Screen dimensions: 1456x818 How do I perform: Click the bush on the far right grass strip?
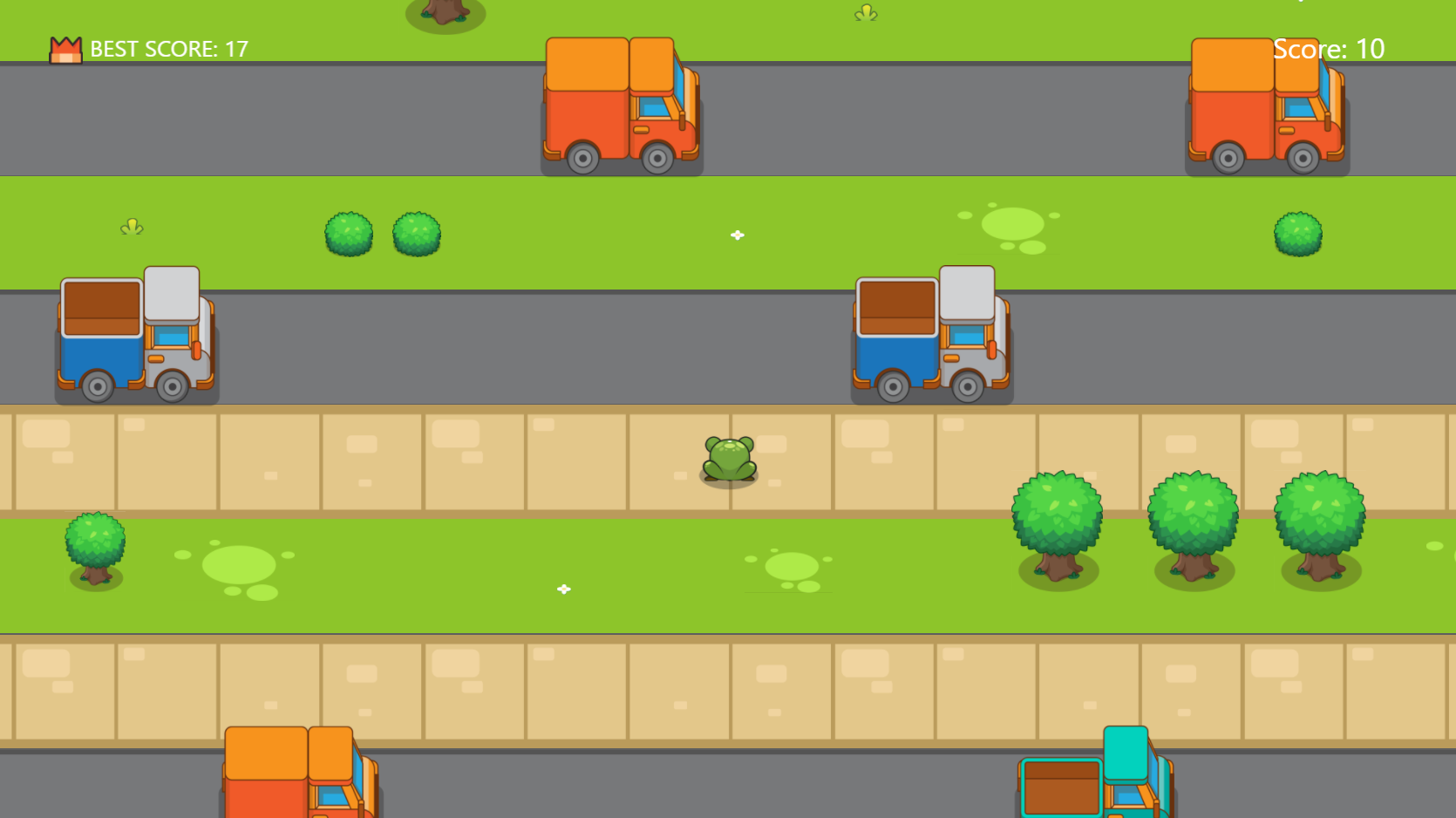(1297, 234)
